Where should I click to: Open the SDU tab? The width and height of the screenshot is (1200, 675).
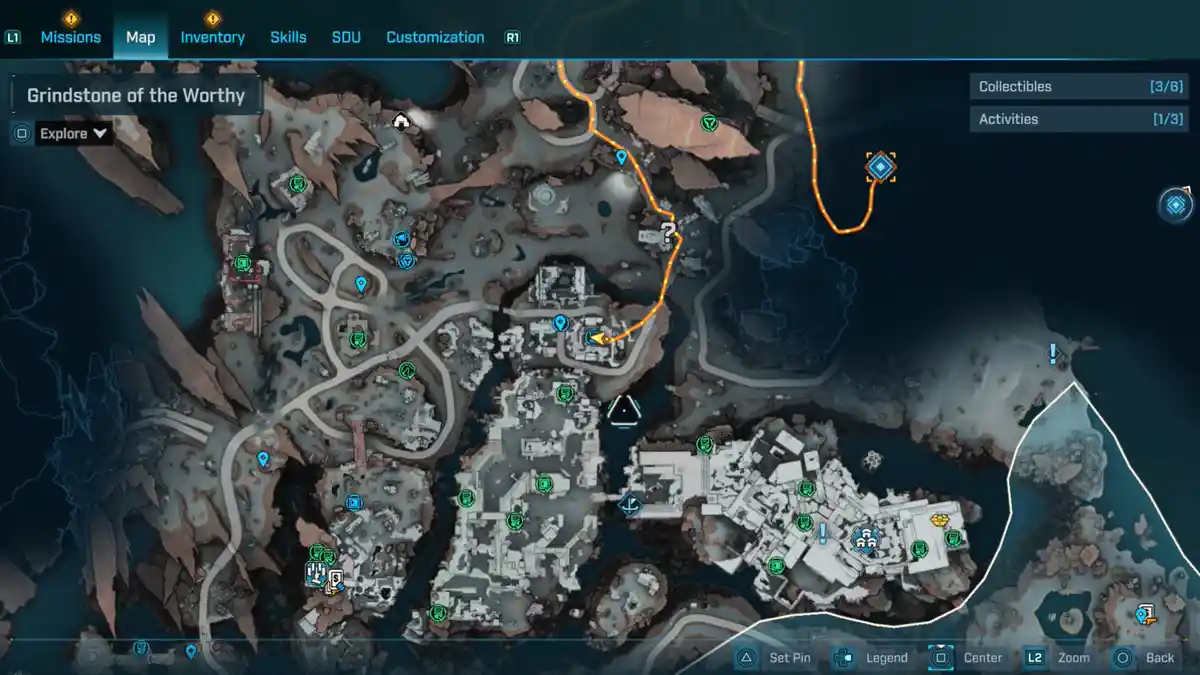tap(346, 37)
